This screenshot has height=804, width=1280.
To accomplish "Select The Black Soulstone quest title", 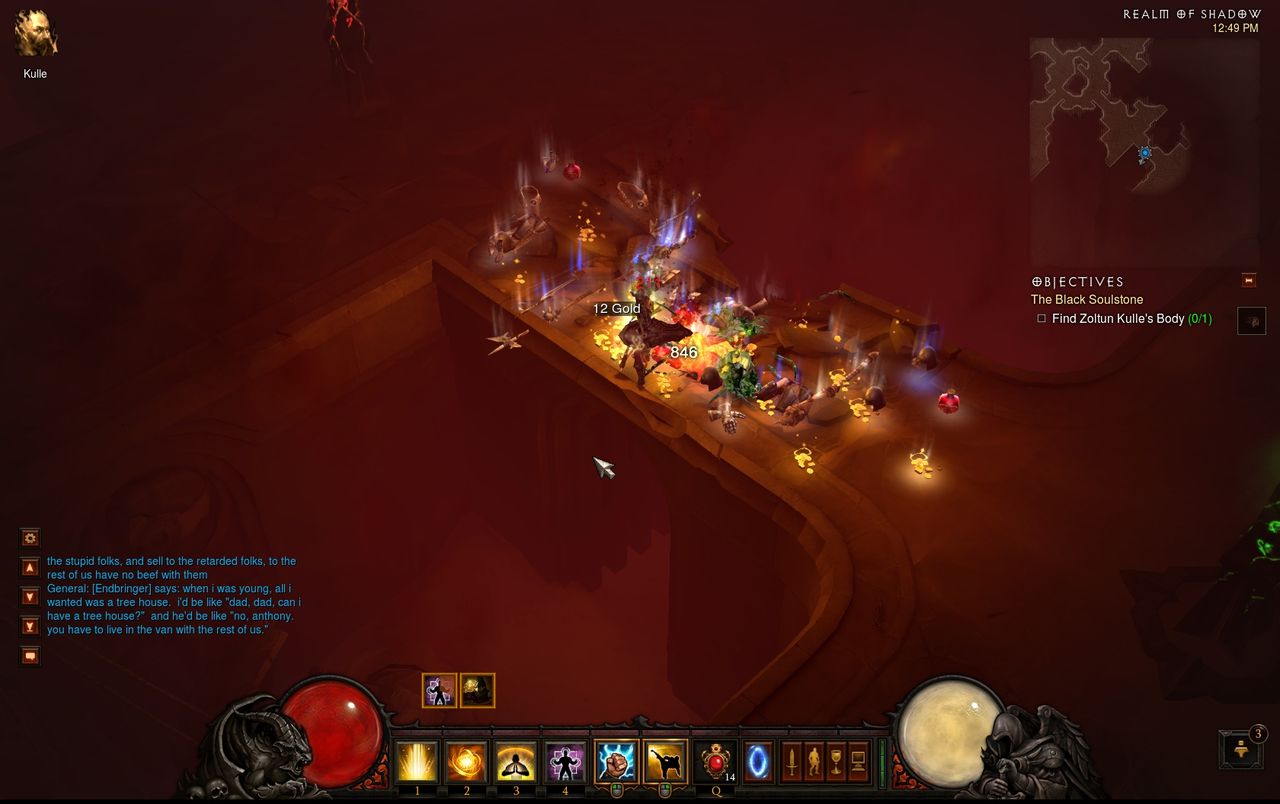I will click(x=1087, y=300).
